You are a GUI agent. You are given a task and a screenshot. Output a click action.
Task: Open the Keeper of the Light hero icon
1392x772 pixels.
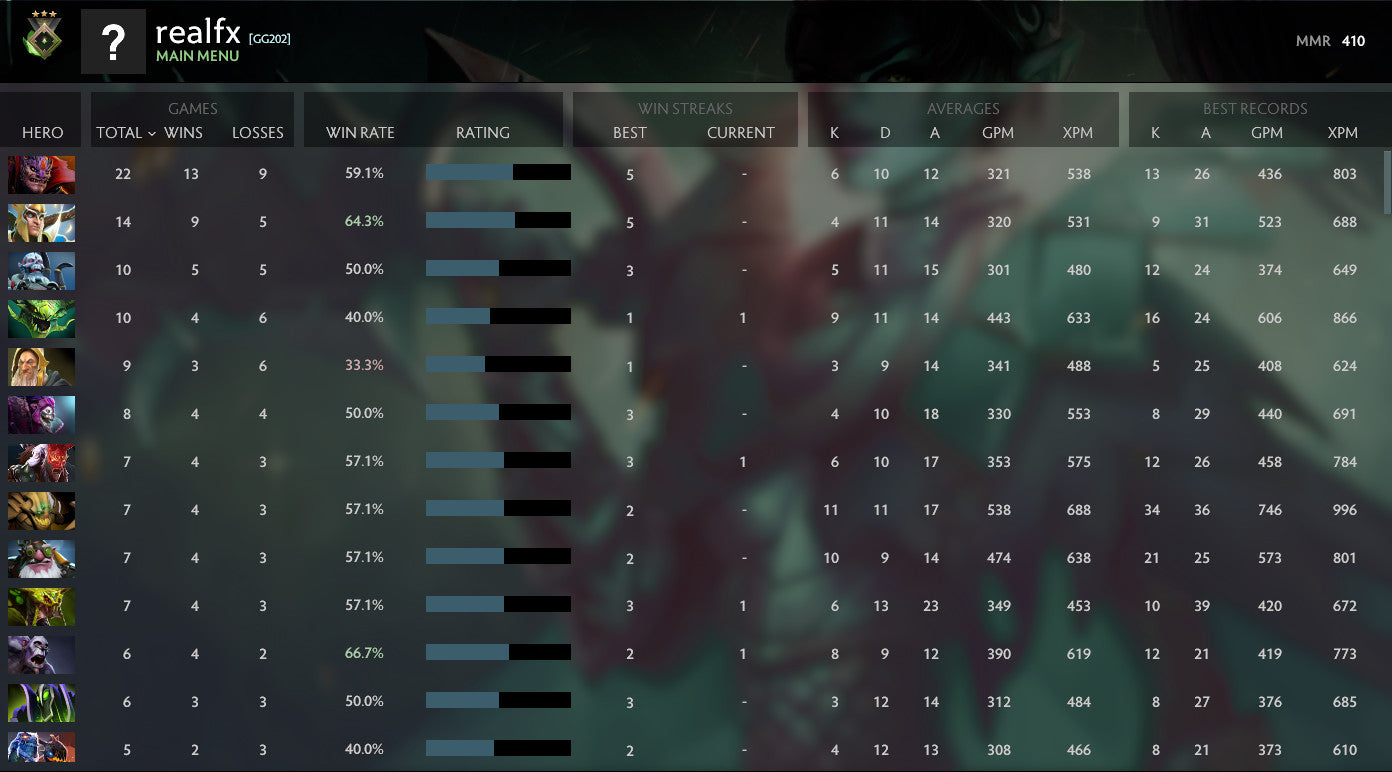[41, 366]
